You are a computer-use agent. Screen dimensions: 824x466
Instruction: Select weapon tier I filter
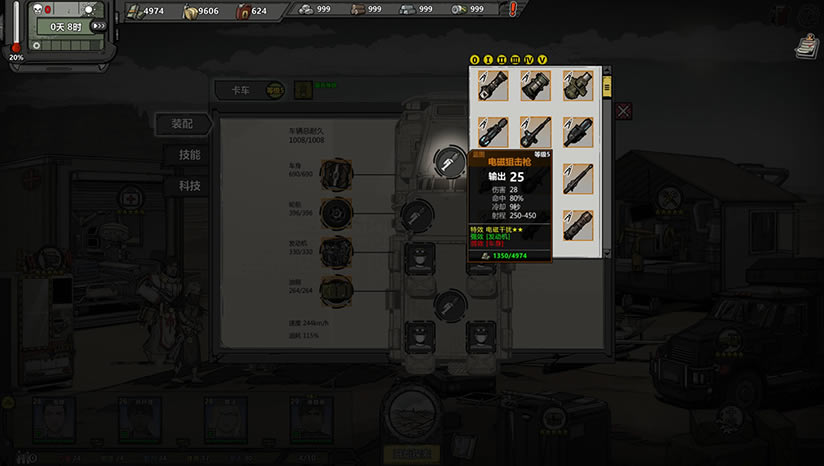[x=488, y=59]
